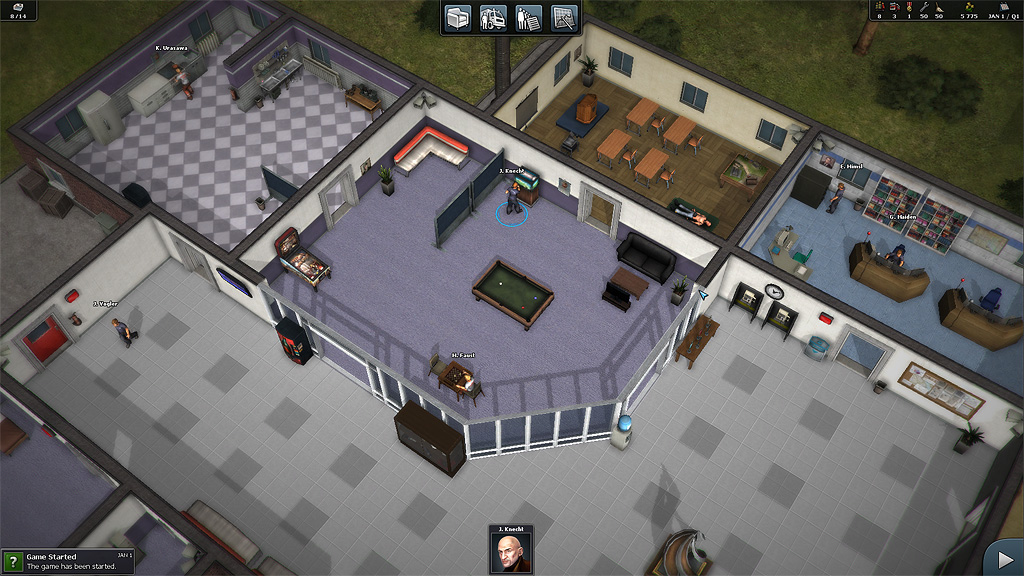Open the blueprint construction menu
The image size is (1024, 576).
(x=563, y=18)
